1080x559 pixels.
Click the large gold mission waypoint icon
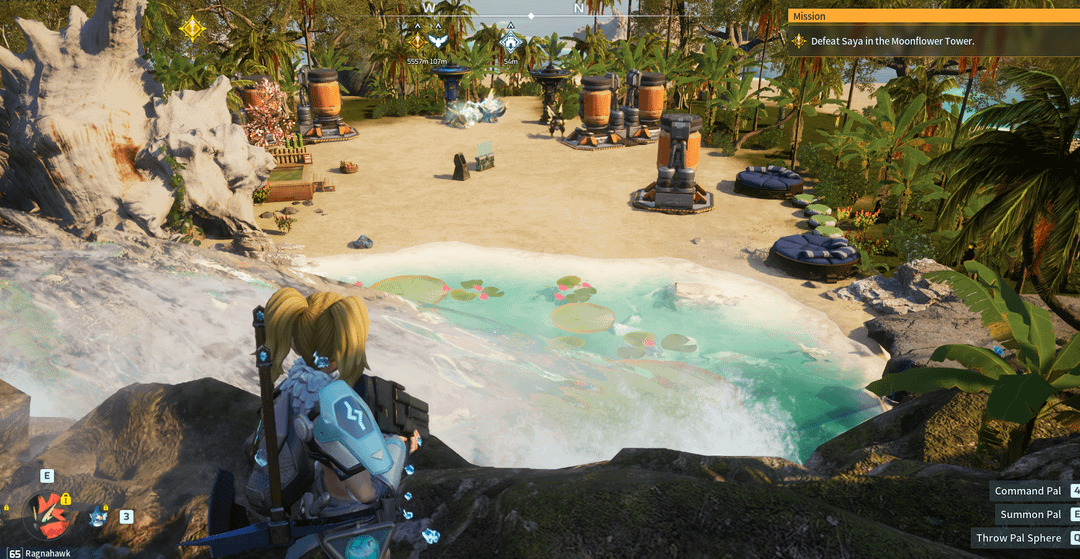(192, 28)
